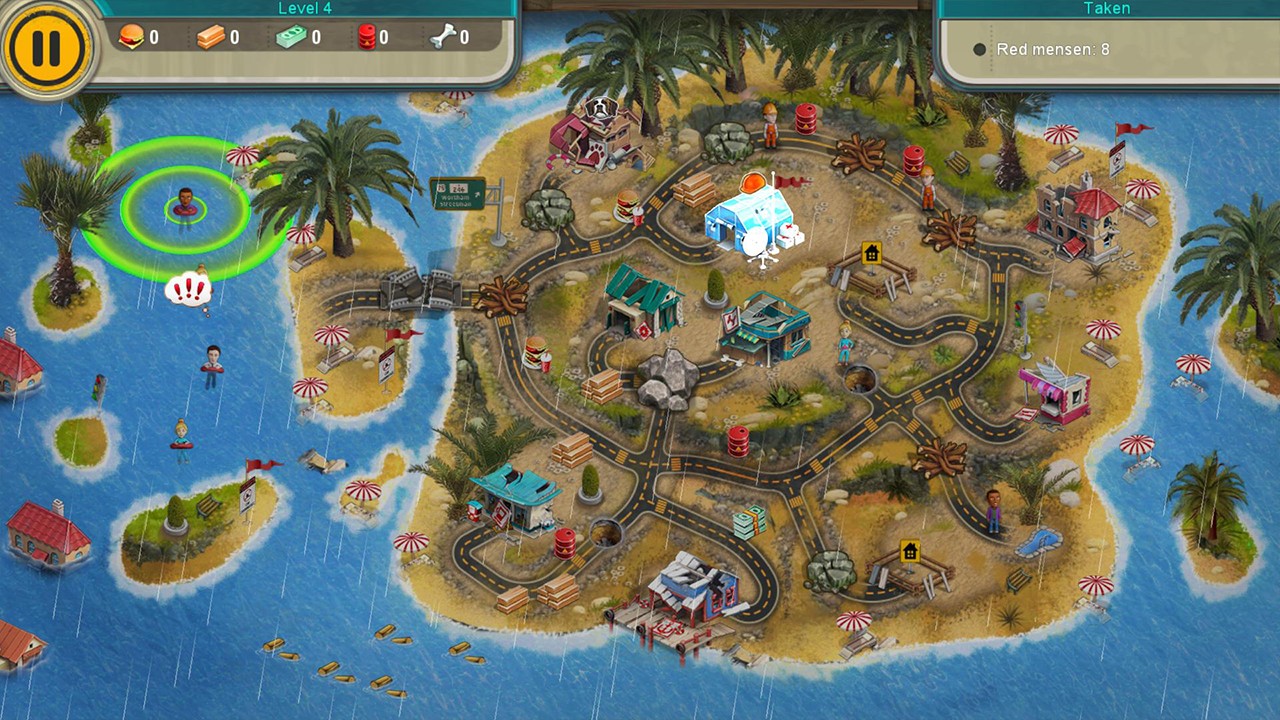Click the "Red mensen: 8" objective in Taken
1280x720 pixels.
click(x=1052, y=49)
